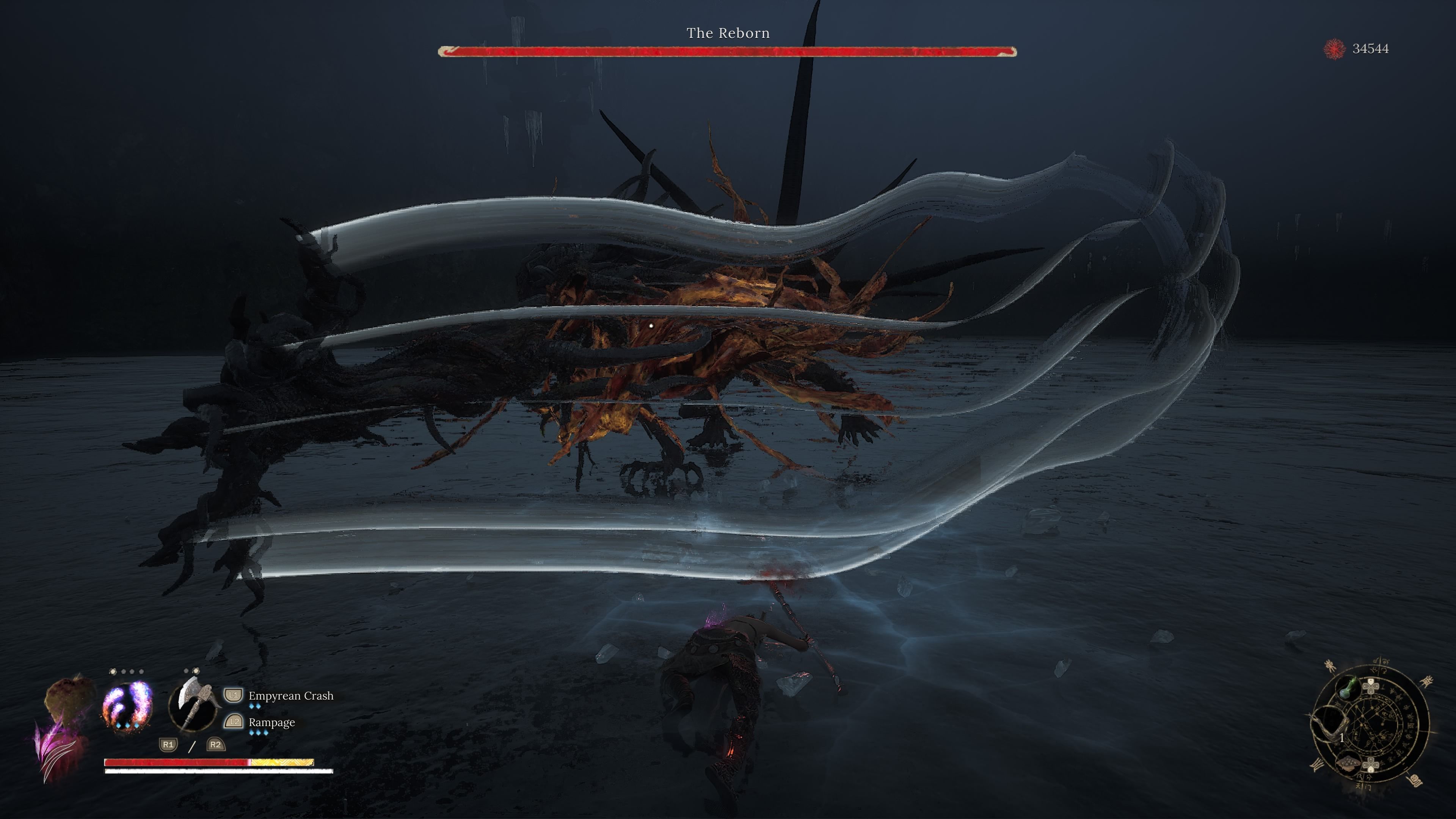Activate the Empyrean Crash skill
Screen dimensions: 1456x819
click(x=290, y=696)
